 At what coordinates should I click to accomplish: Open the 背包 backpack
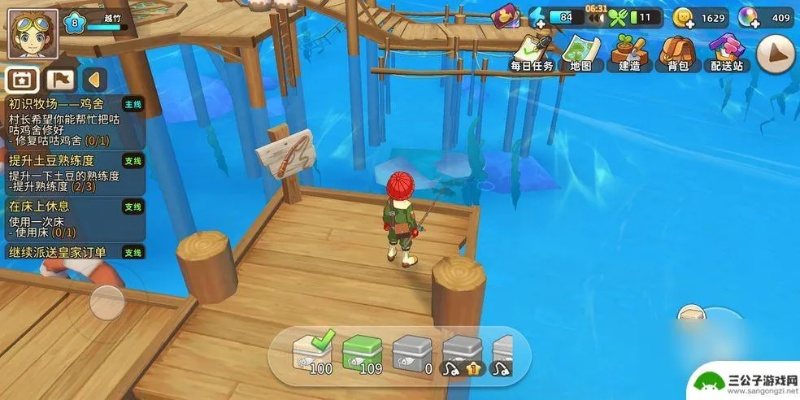click(x=677, y=52)
